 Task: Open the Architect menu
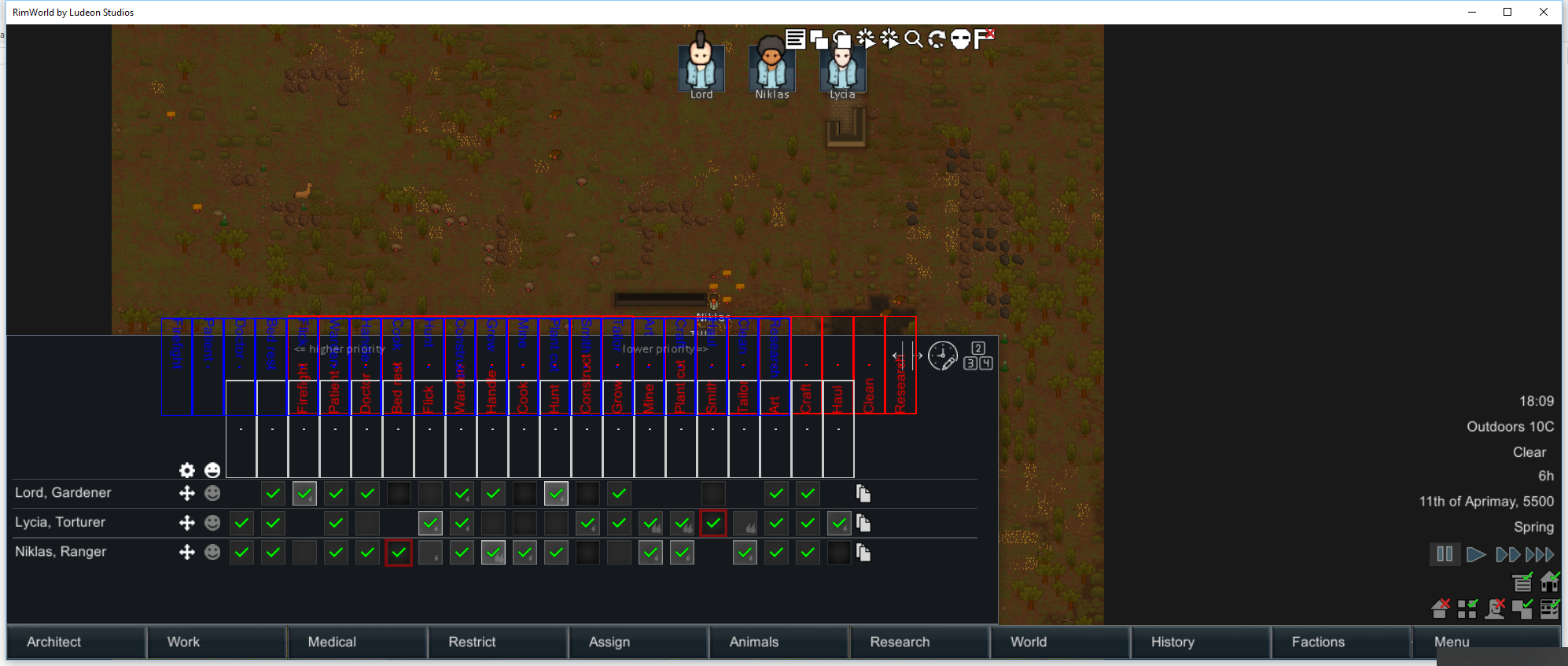tap(53, 642)
